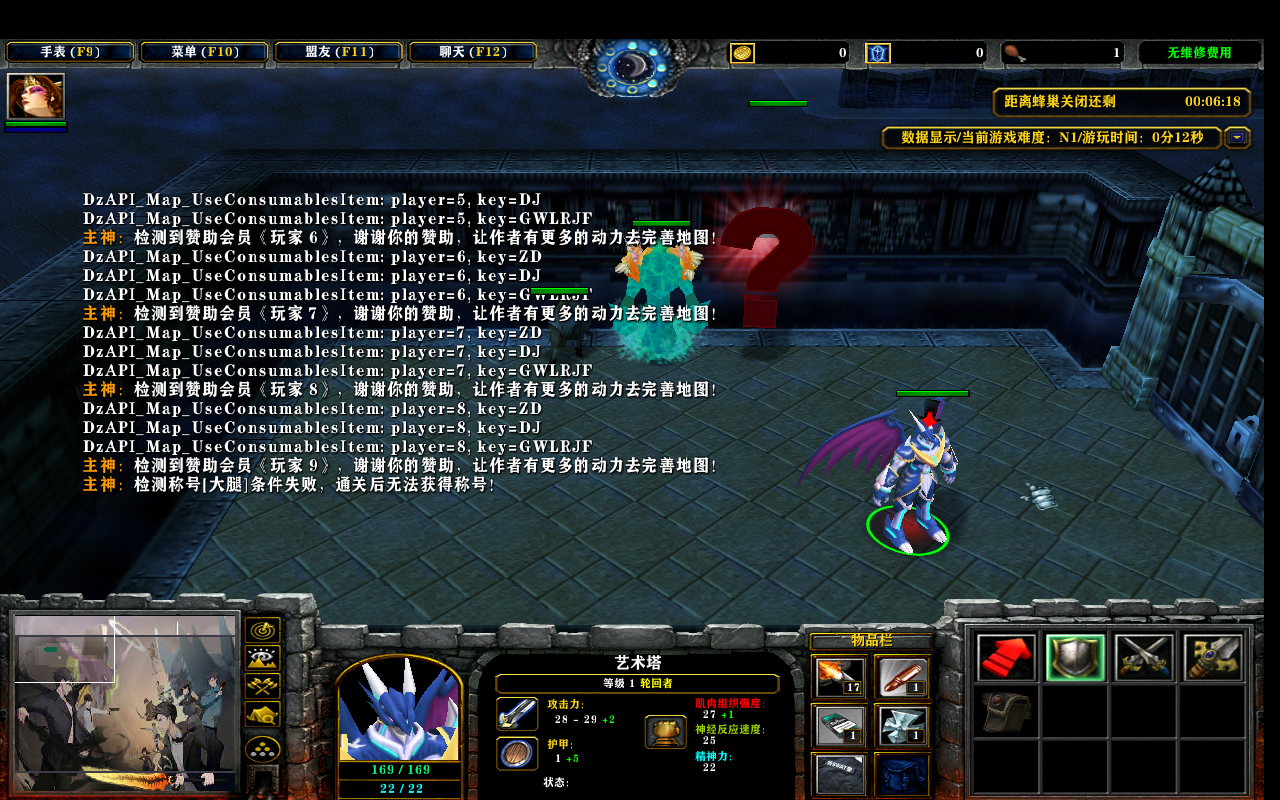
Task: Select the crossed swords Attack command
Action: [x=1143, y=659]
